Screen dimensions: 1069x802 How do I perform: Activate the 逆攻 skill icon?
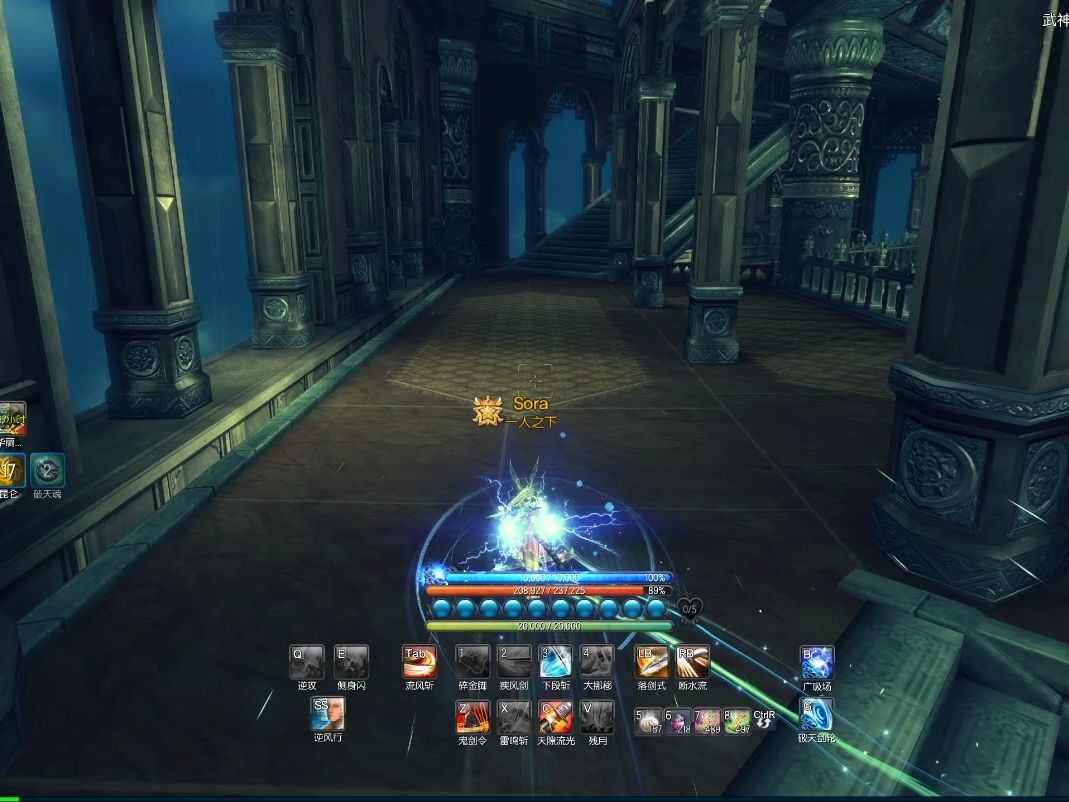coord(307,662)
